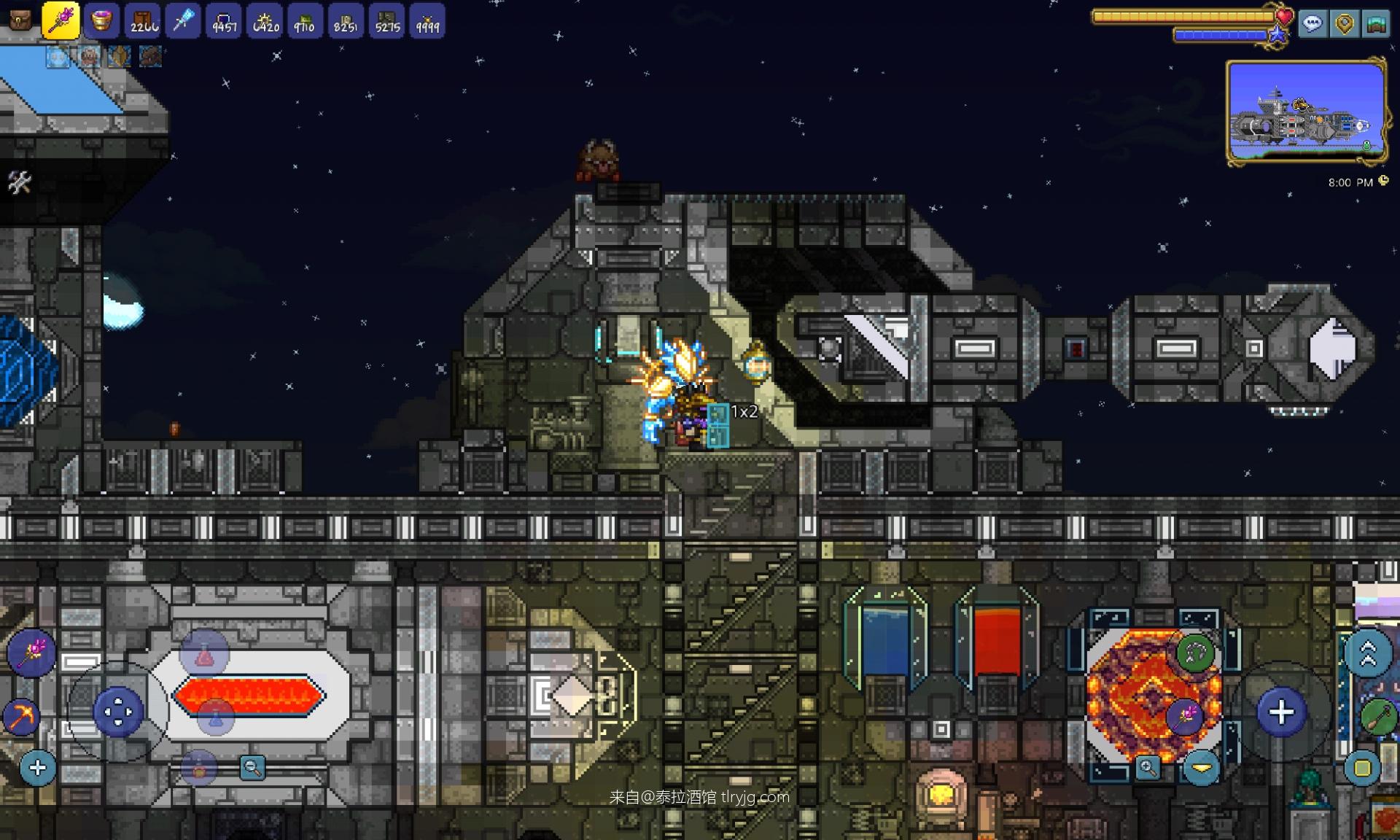Open the map pin button
The height and width of the screenshot is (840, 1400).
[x=1345, y=24]
